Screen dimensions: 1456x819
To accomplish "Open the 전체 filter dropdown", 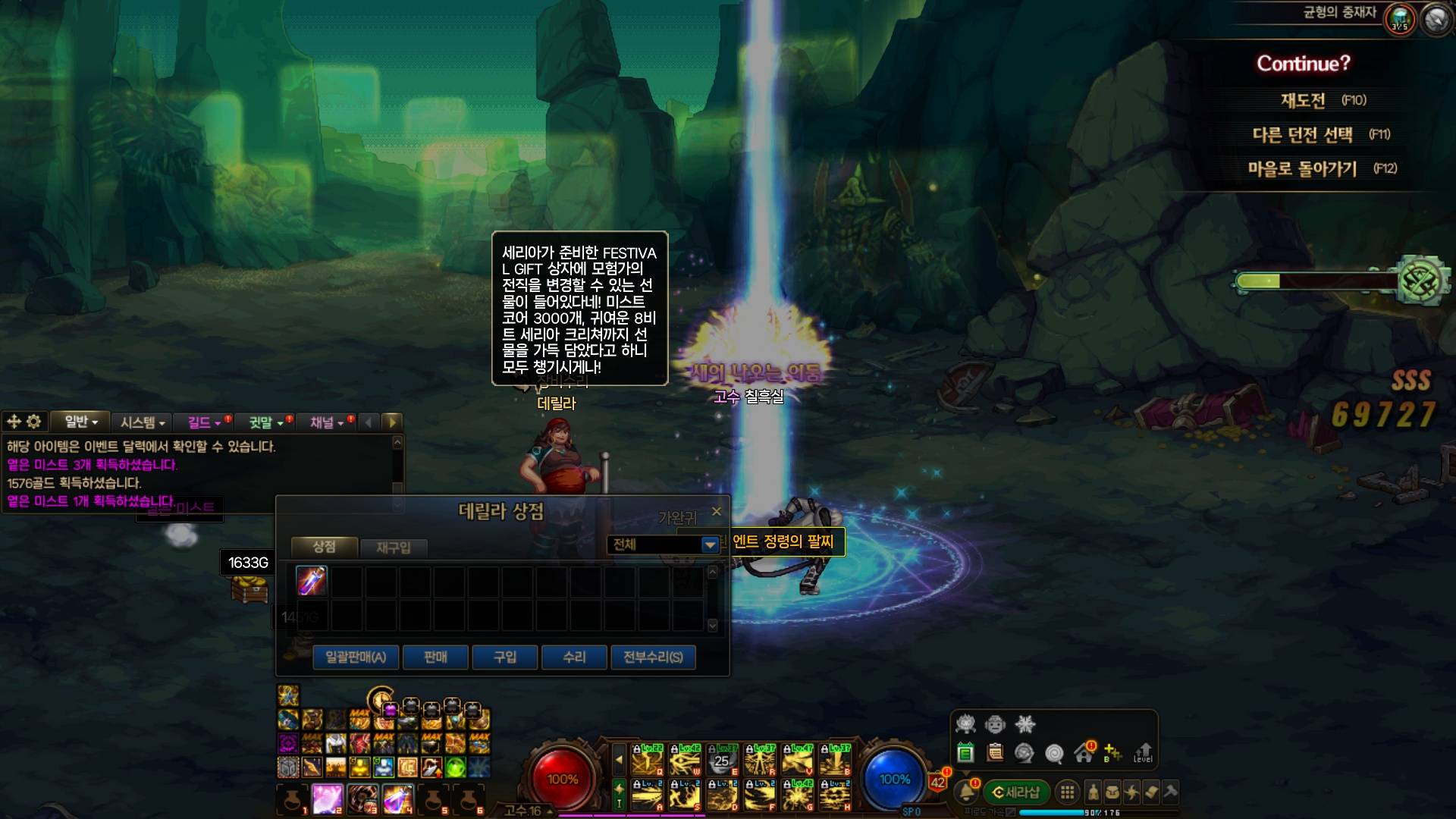I will pyautogui.click(x=709, y=544).
